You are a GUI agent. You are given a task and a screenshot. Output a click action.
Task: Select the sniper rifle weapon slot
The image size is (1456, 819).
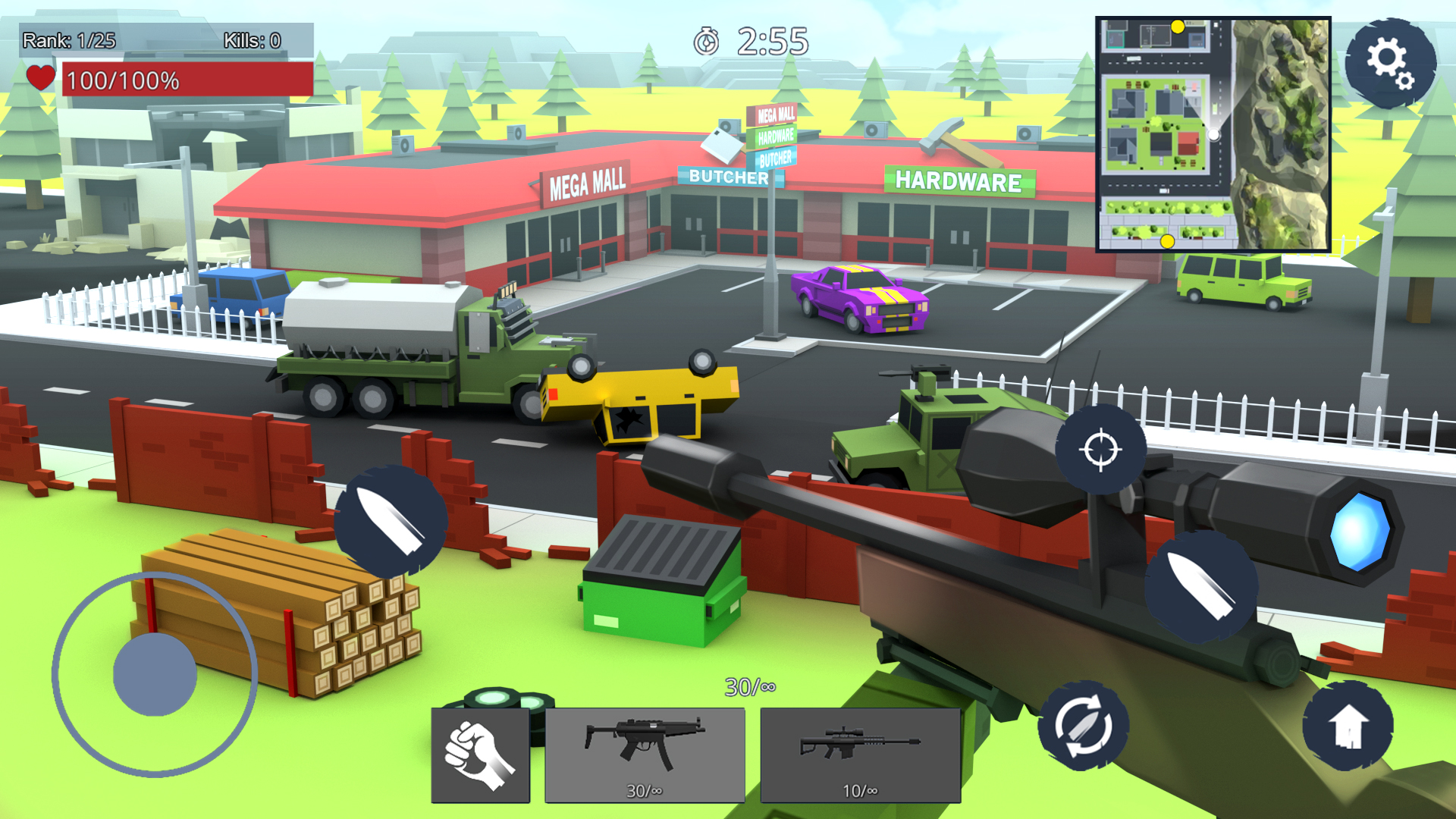pos(860,755)
